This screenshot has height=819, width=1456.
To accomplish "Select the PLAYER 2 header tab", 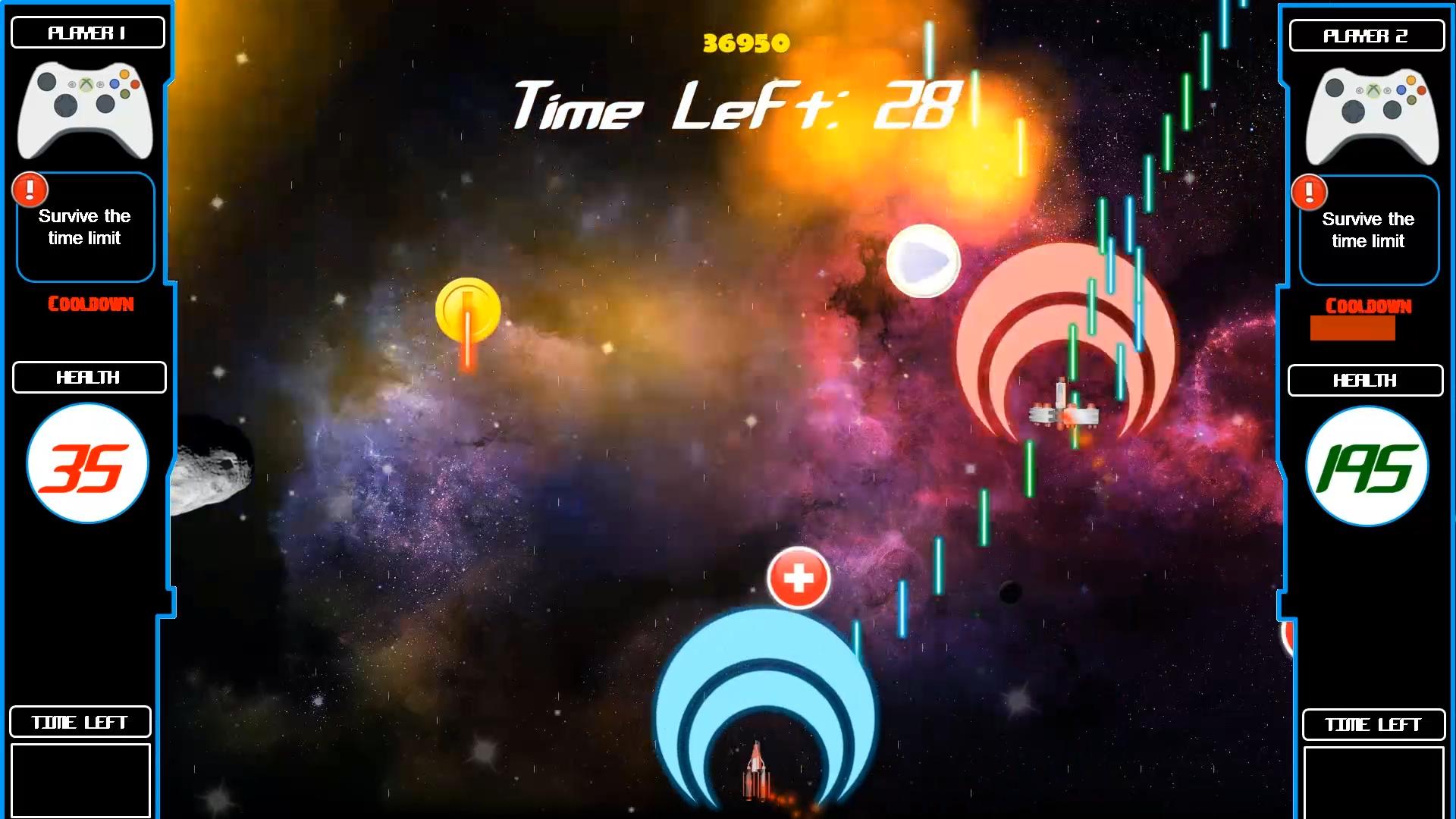I will tap(1367, 35).
